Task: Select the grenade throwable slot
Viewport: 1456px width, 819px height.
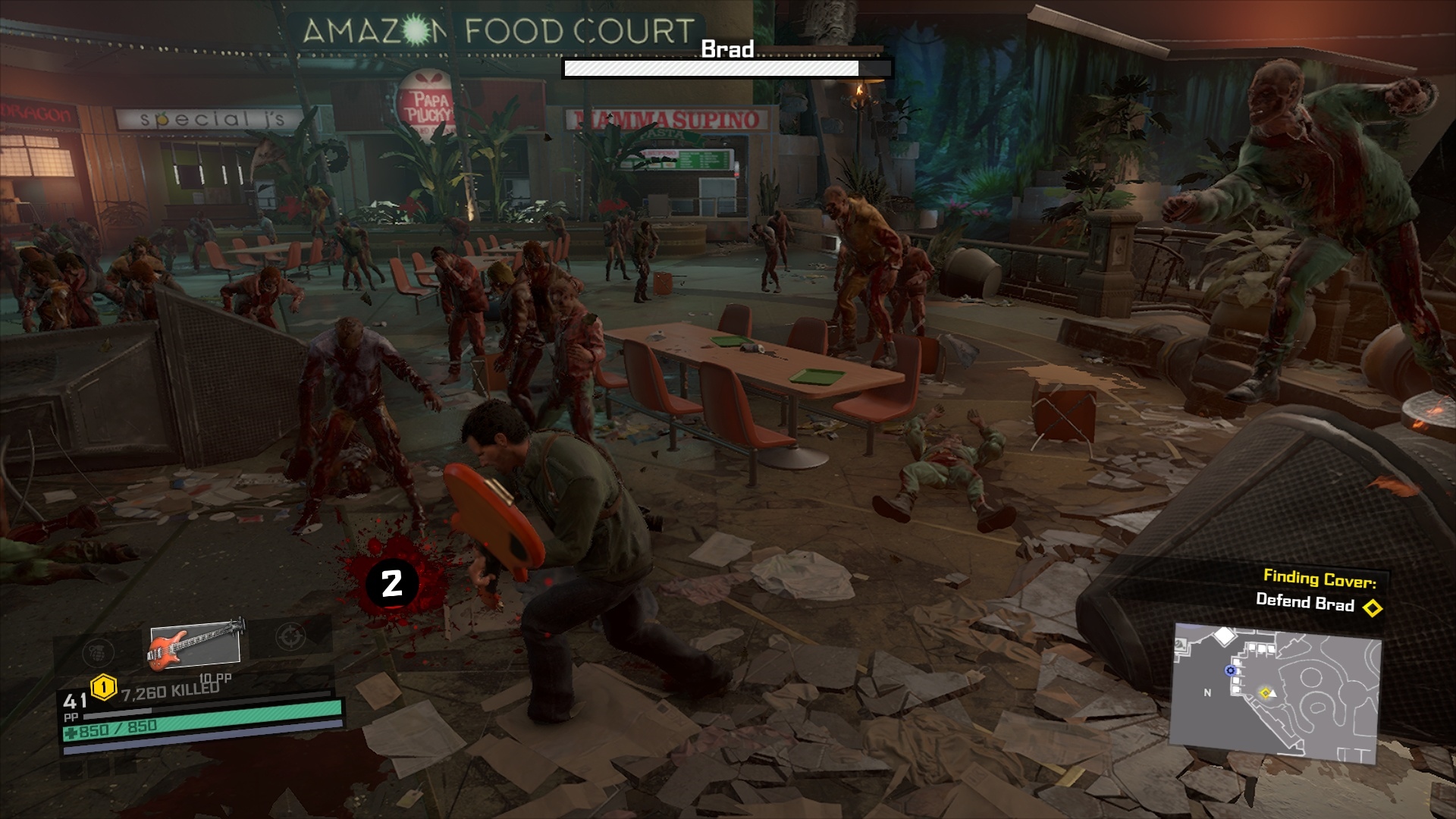Action: pos(98,651)
